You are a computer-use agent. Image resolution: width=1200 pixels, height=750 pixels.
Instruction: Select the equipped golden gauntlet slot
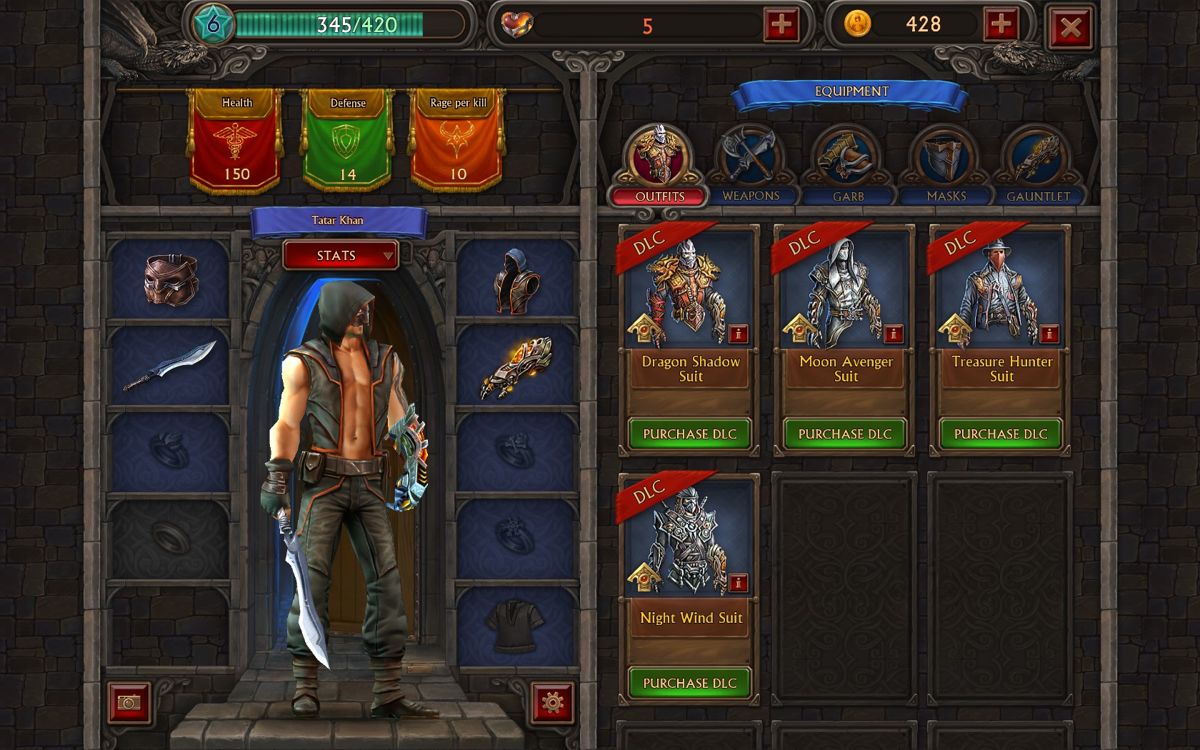[516, 366]
